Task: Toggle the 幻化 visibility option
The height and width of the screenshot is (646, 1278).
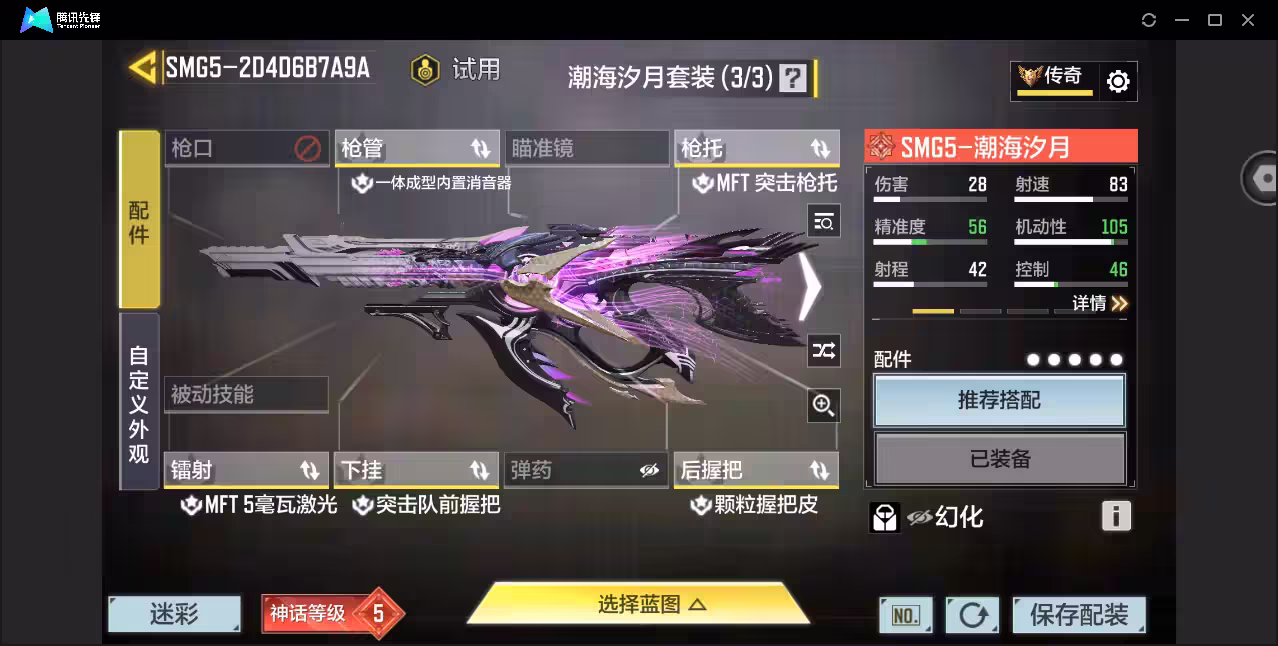Action: click(945, 517)
